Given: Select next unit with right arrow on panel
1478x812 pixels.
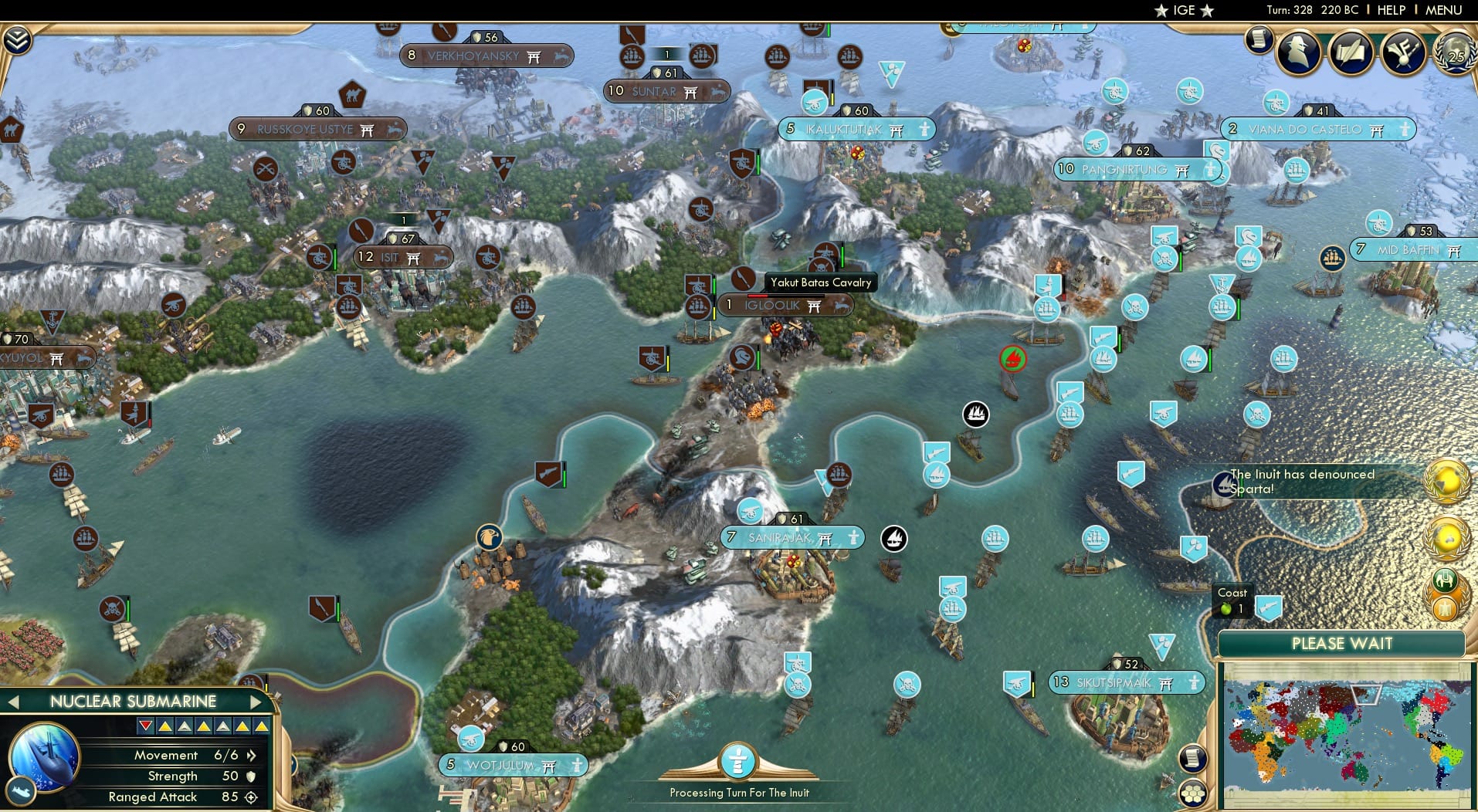Looking at the screenshot, I should click(257, 702).
